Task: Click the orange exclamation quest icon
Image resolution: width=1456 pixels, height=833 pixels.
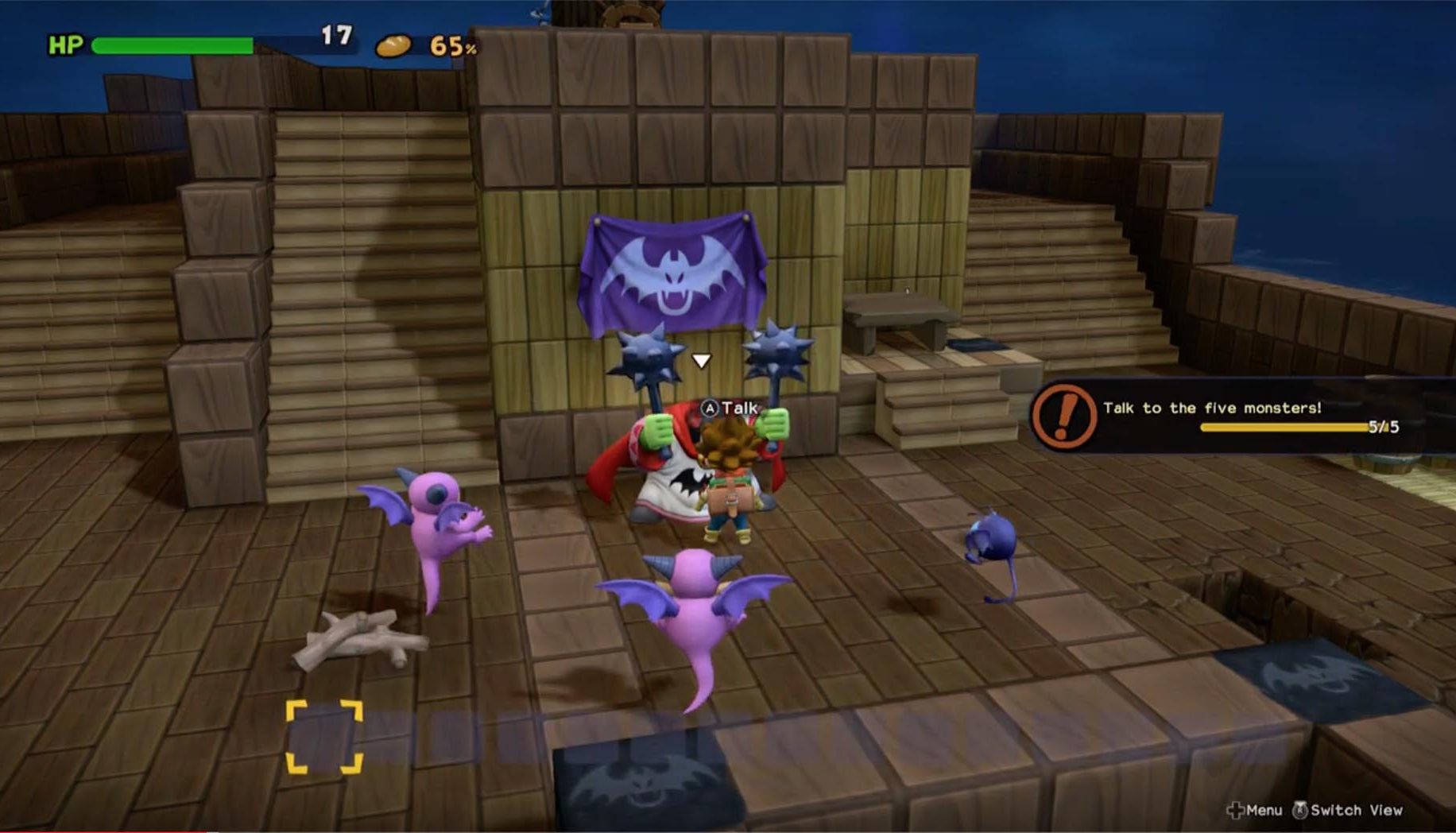Action: point(1063,416)
